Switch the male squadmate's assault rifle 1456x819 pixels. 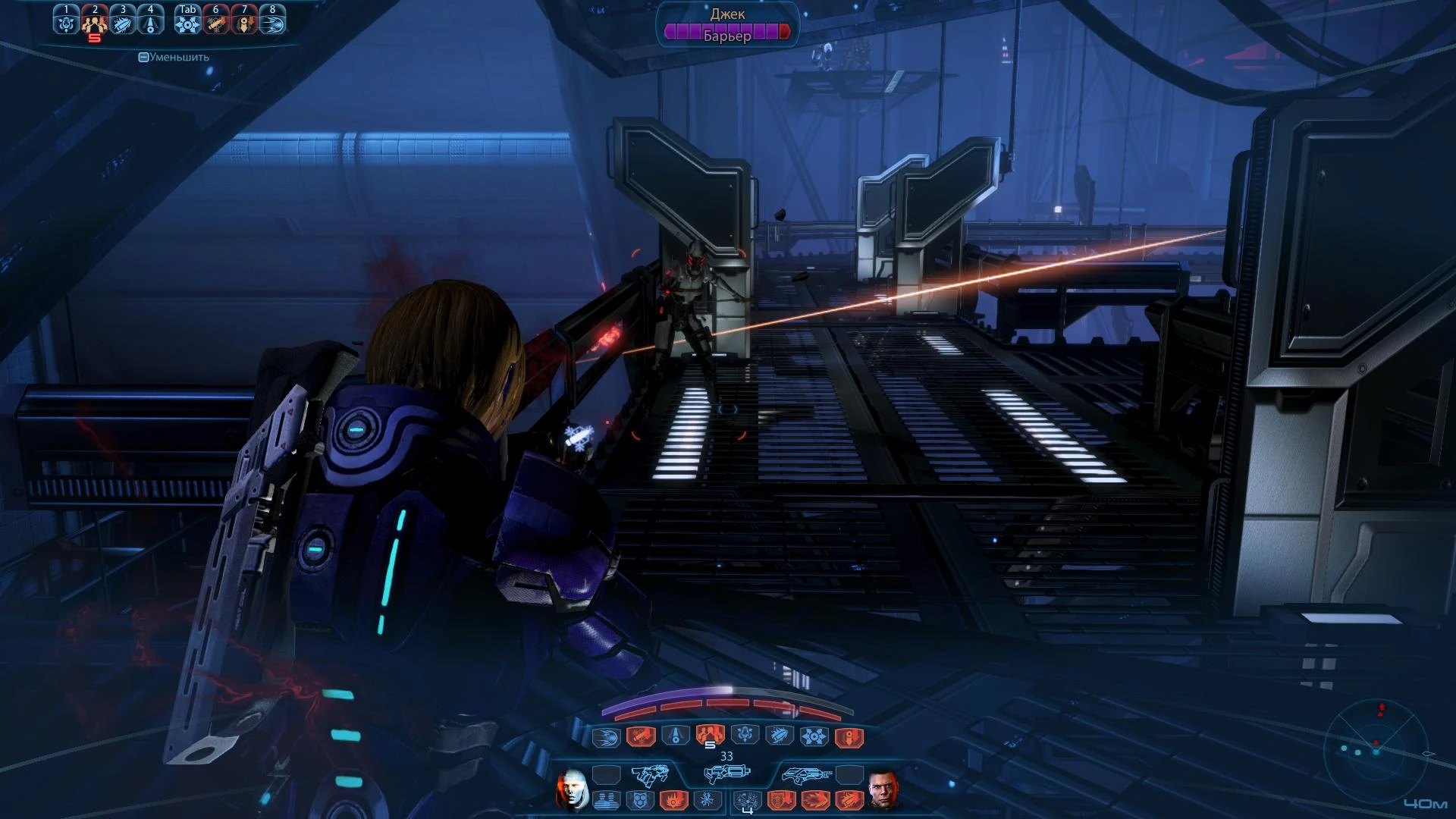[x=805, y=775]
